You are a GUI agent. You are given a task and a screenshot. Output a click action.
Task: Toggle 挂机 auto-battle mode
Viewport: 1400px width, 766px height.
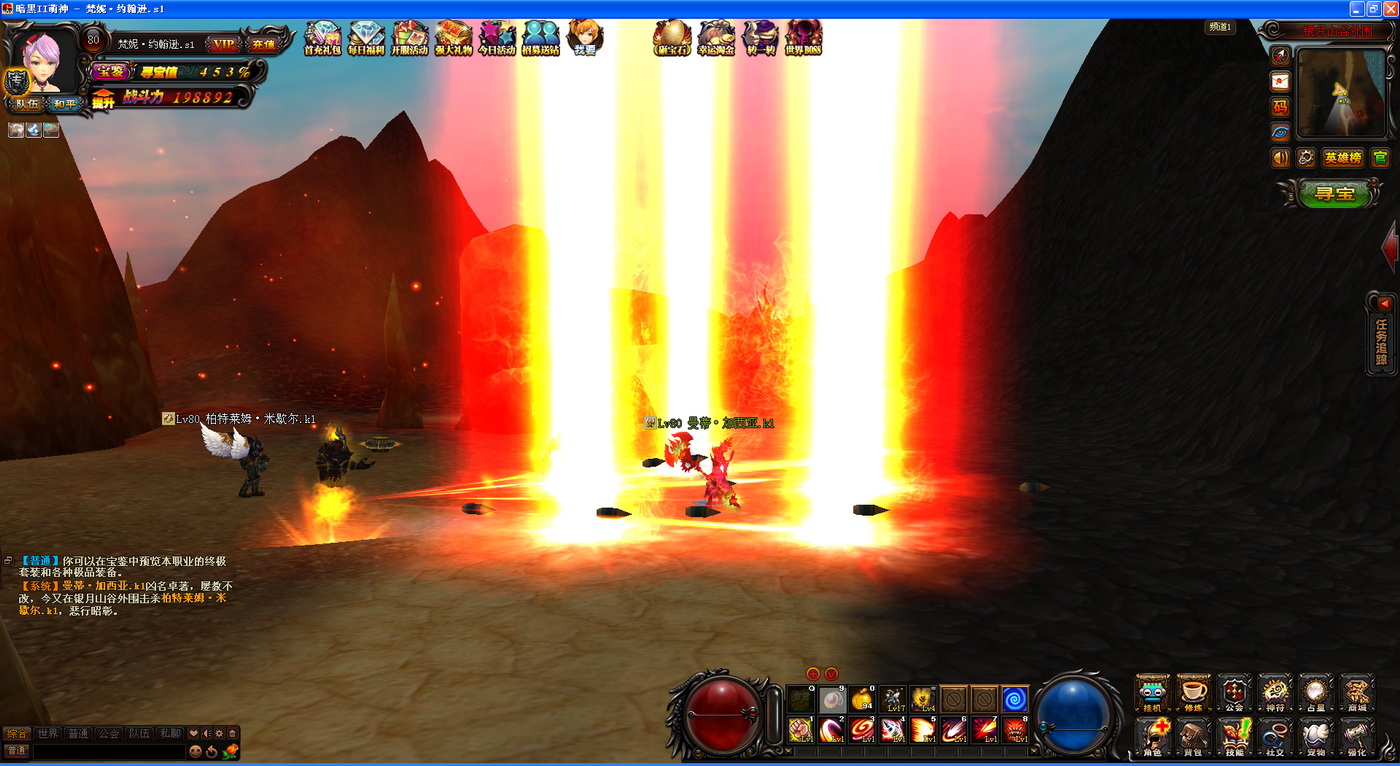[x=1152, y=693]
